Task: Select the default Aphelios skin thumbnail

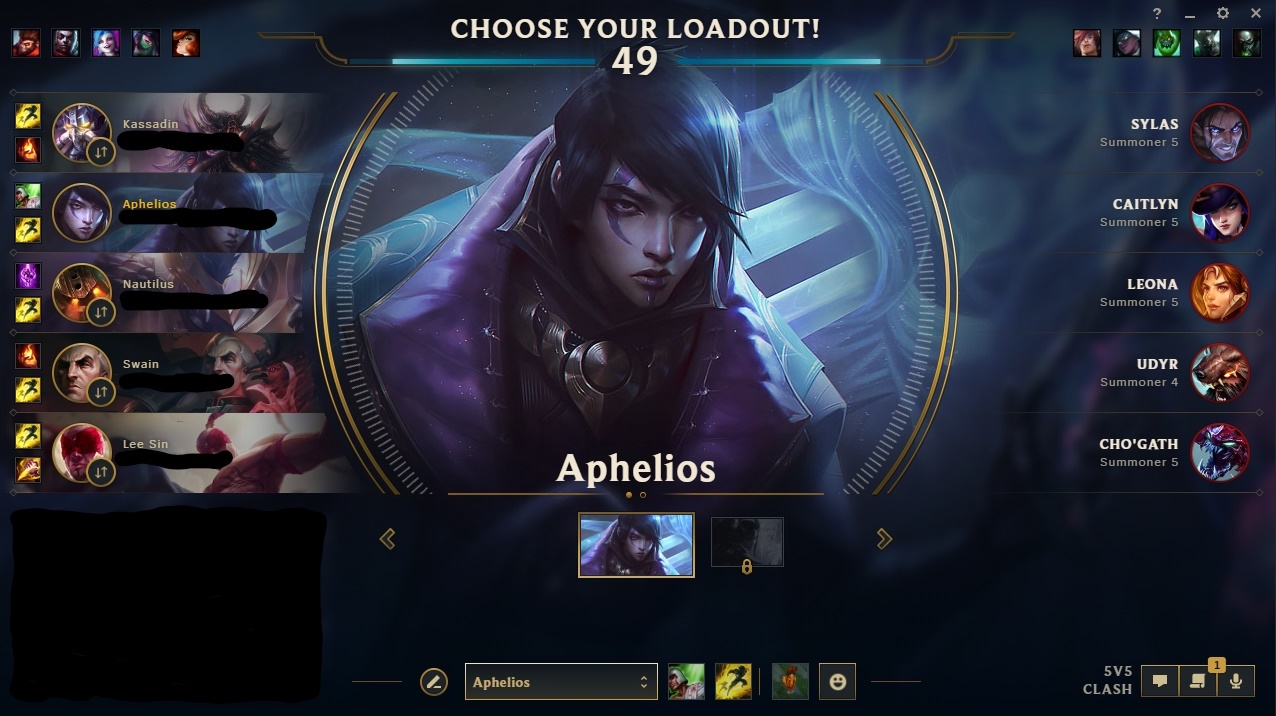Action: click(636, 545)
